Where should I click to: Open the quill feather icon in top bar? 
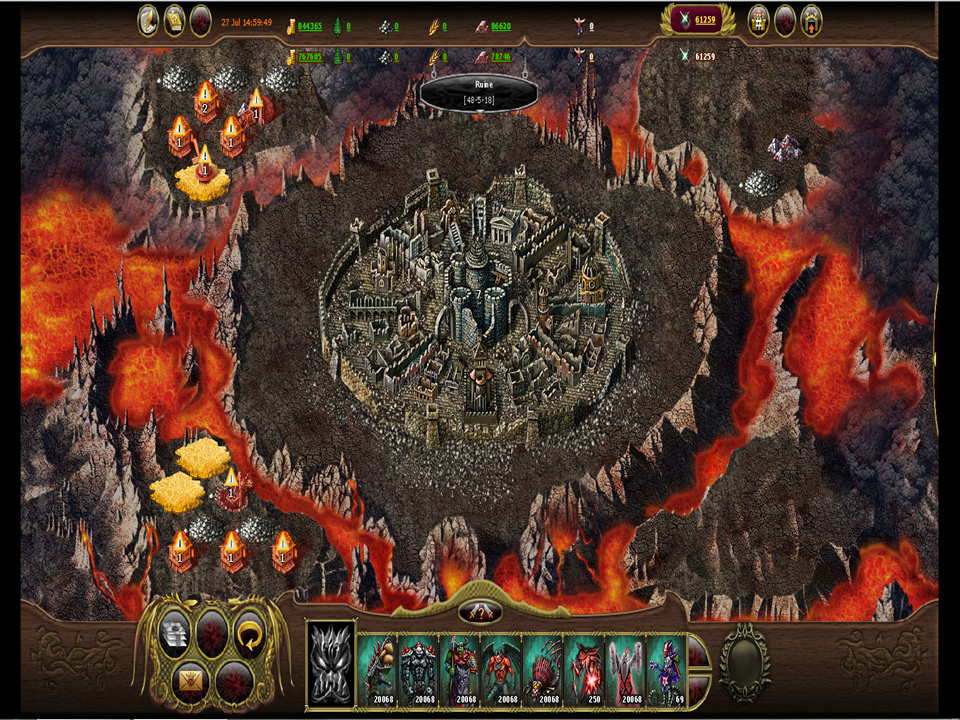pos(149,20)
